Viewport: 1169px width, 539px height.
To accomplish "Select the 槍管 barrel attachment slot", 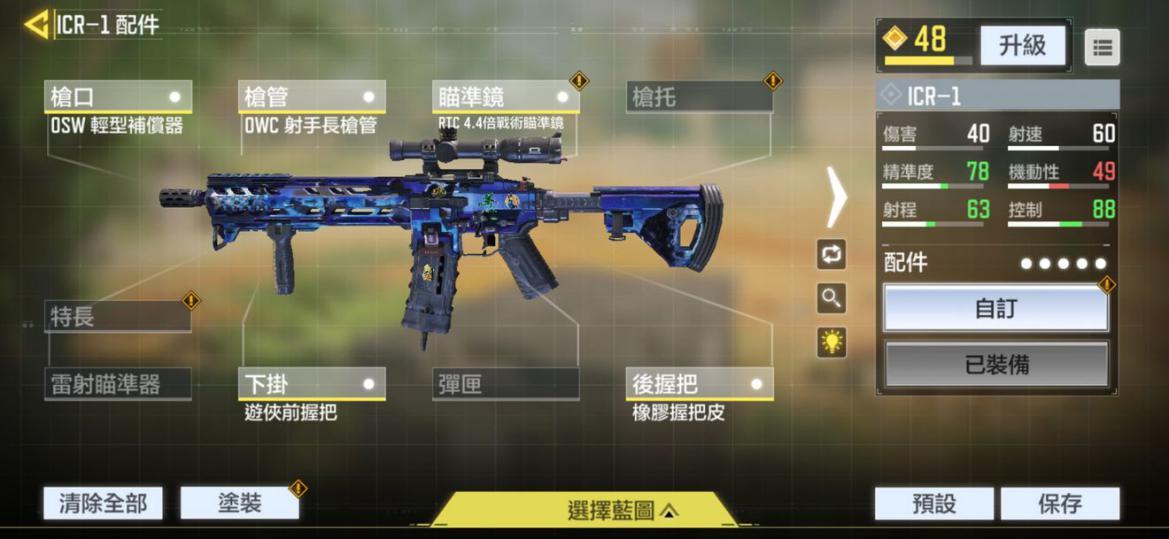I will click(313, 97).
